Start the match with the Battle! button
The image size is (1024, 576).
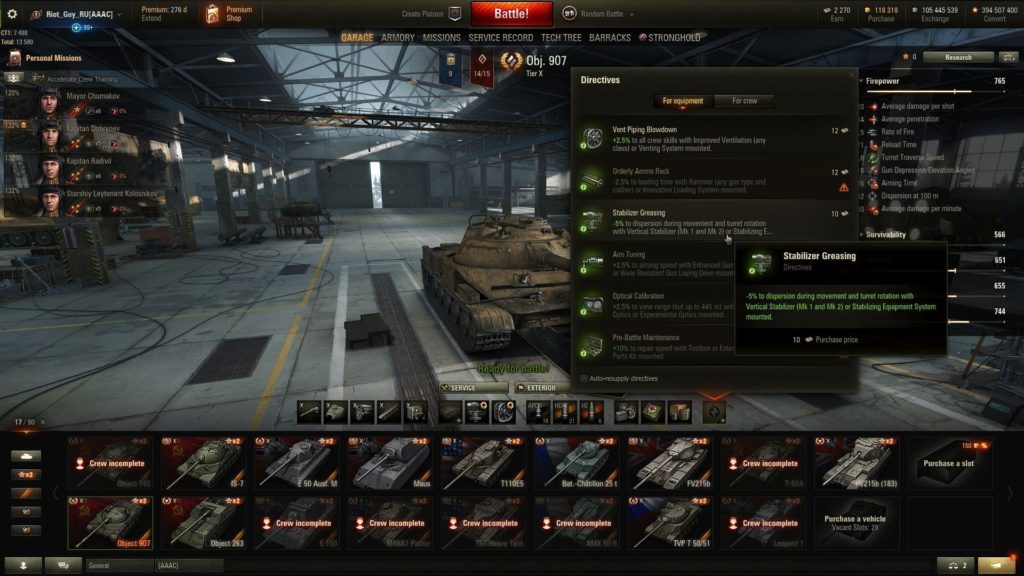511,14
